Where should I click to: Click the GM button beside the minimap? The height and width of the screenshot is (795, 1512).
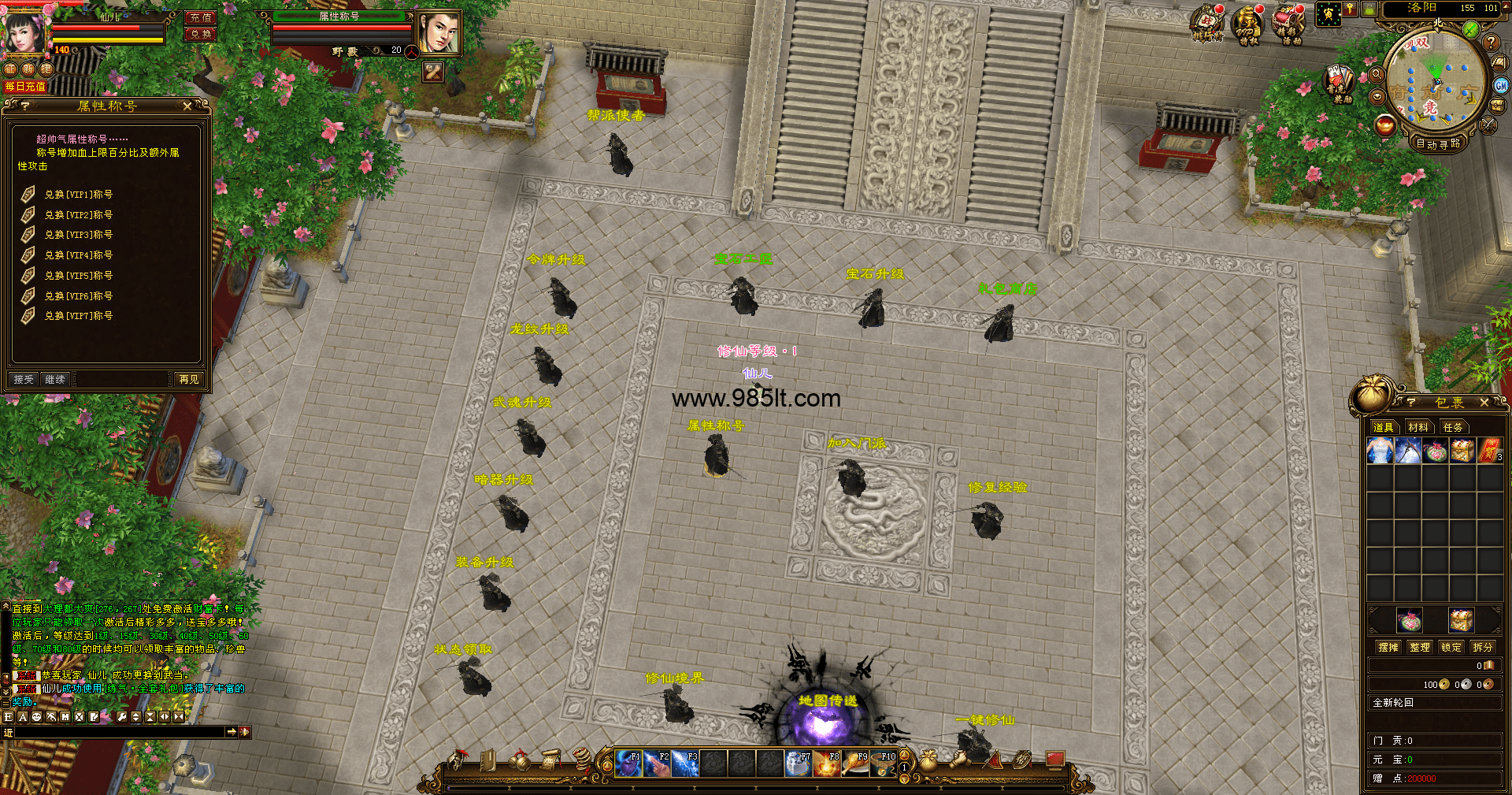click(x=1501, y=86)
